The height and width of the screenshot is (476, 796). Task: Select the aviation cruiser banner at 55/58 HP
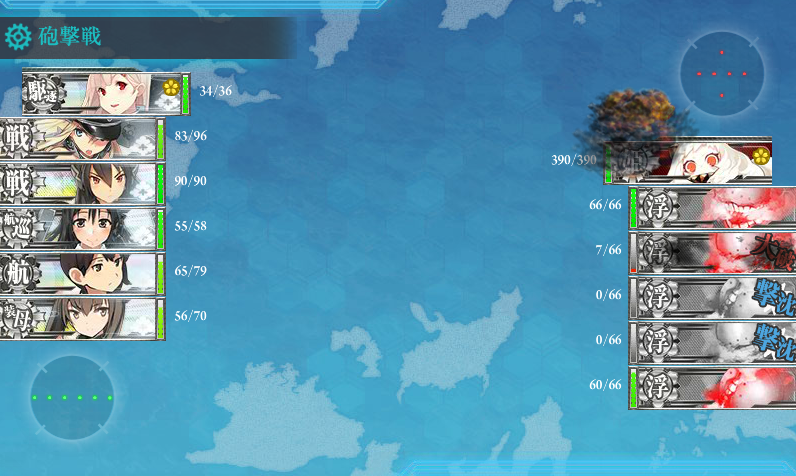[80, 229]
